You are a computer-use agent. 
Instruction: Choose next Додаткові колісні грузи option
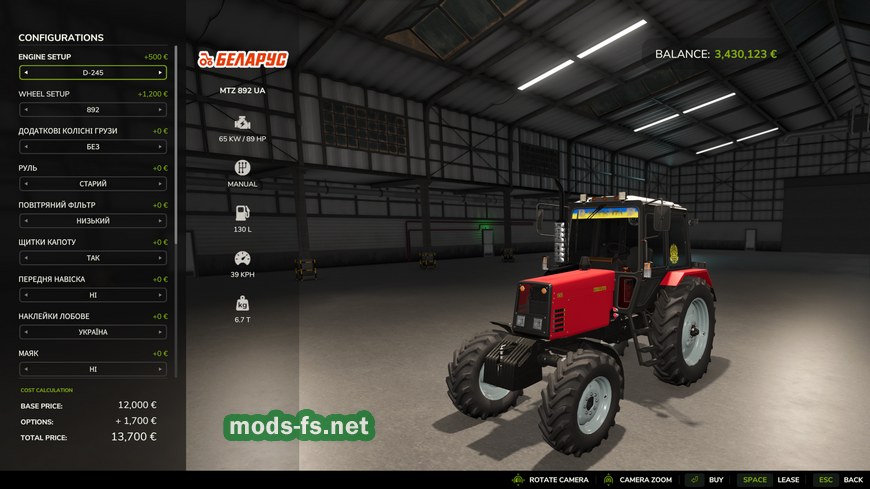click(x=160, y=147)
